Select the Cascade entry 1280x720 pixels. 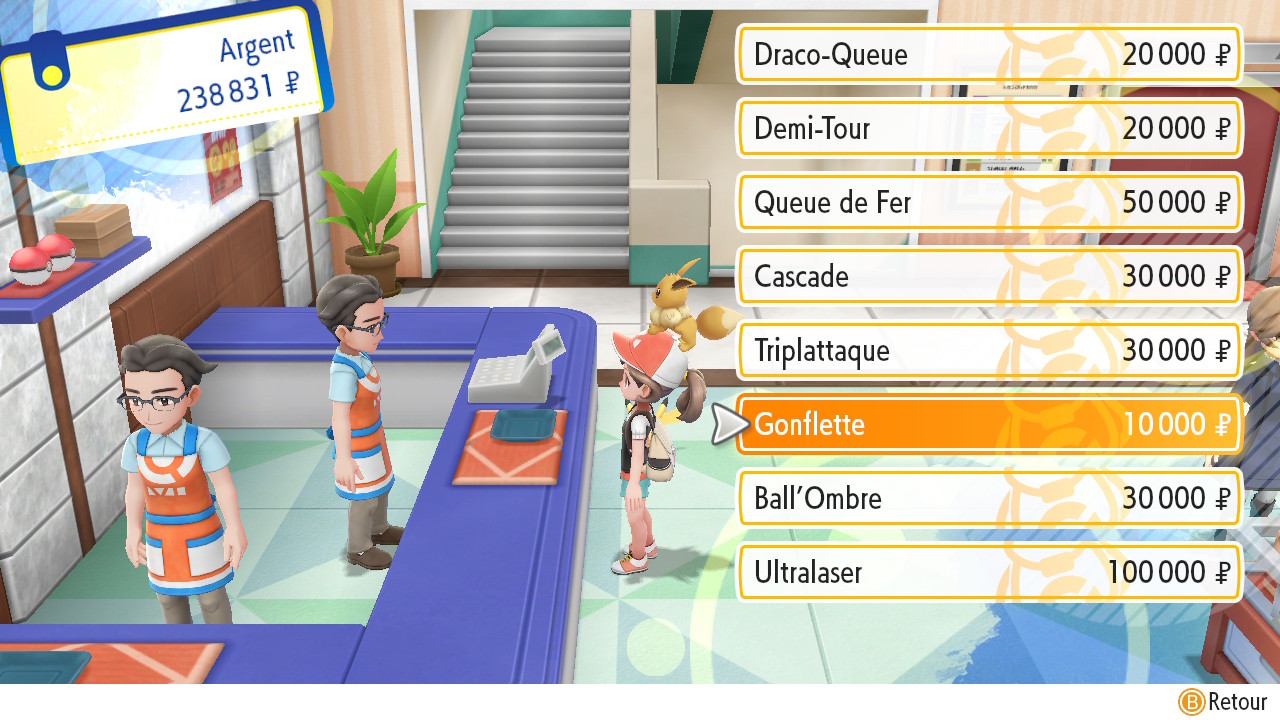pyautogui.click(x=988, y=276)
